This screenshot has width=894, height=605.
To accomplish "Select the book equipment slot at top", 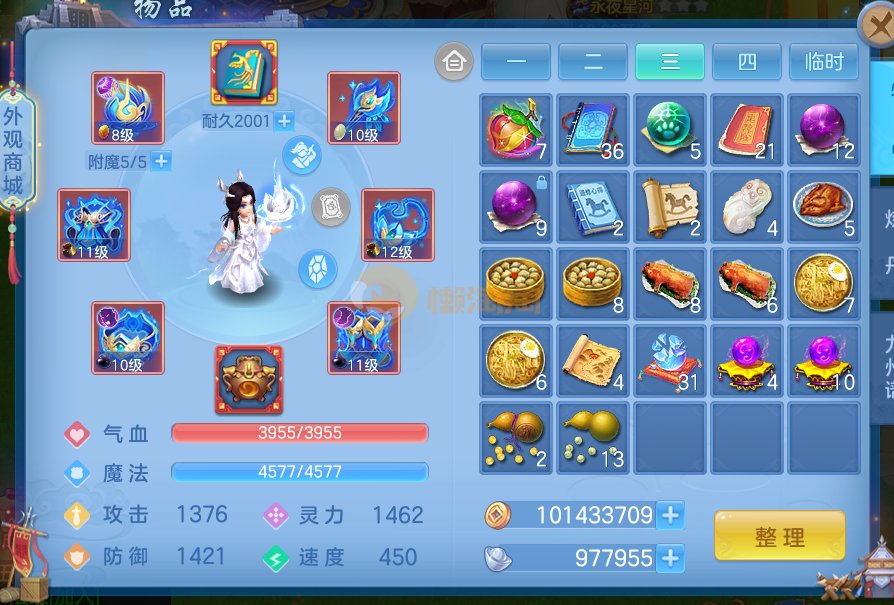I will coord(244,72).
